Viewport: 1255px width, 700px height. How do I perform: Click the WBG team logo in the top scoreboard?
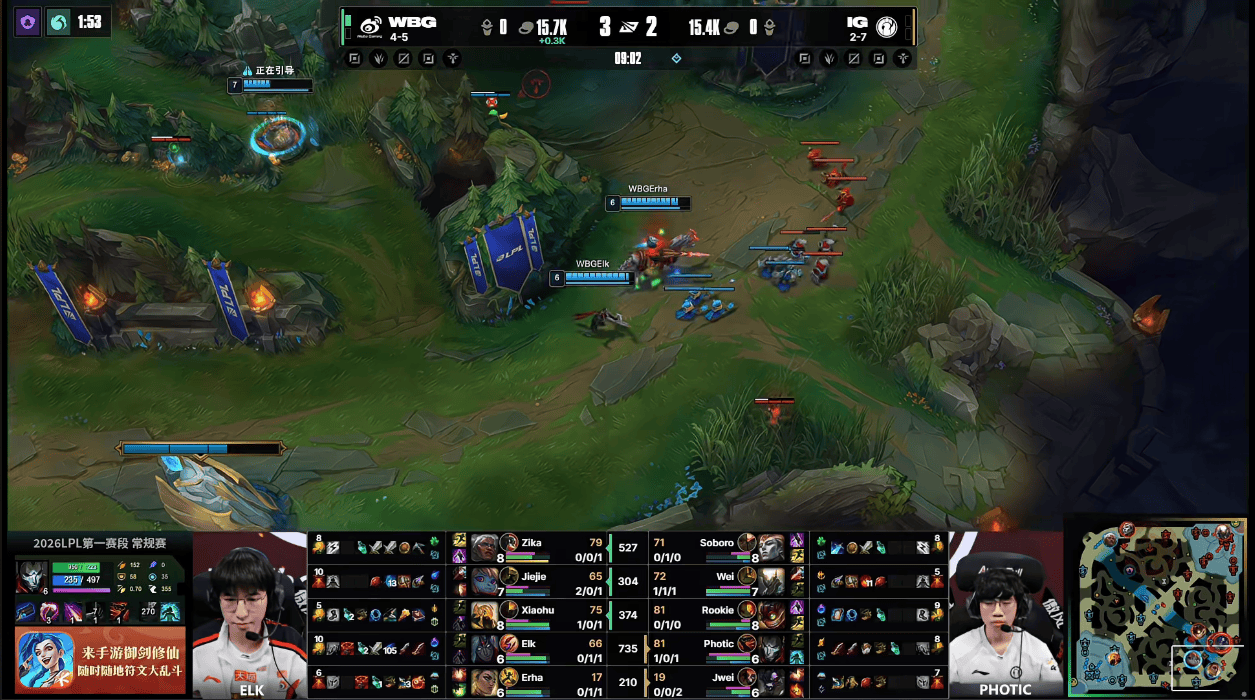click(368, 25)
